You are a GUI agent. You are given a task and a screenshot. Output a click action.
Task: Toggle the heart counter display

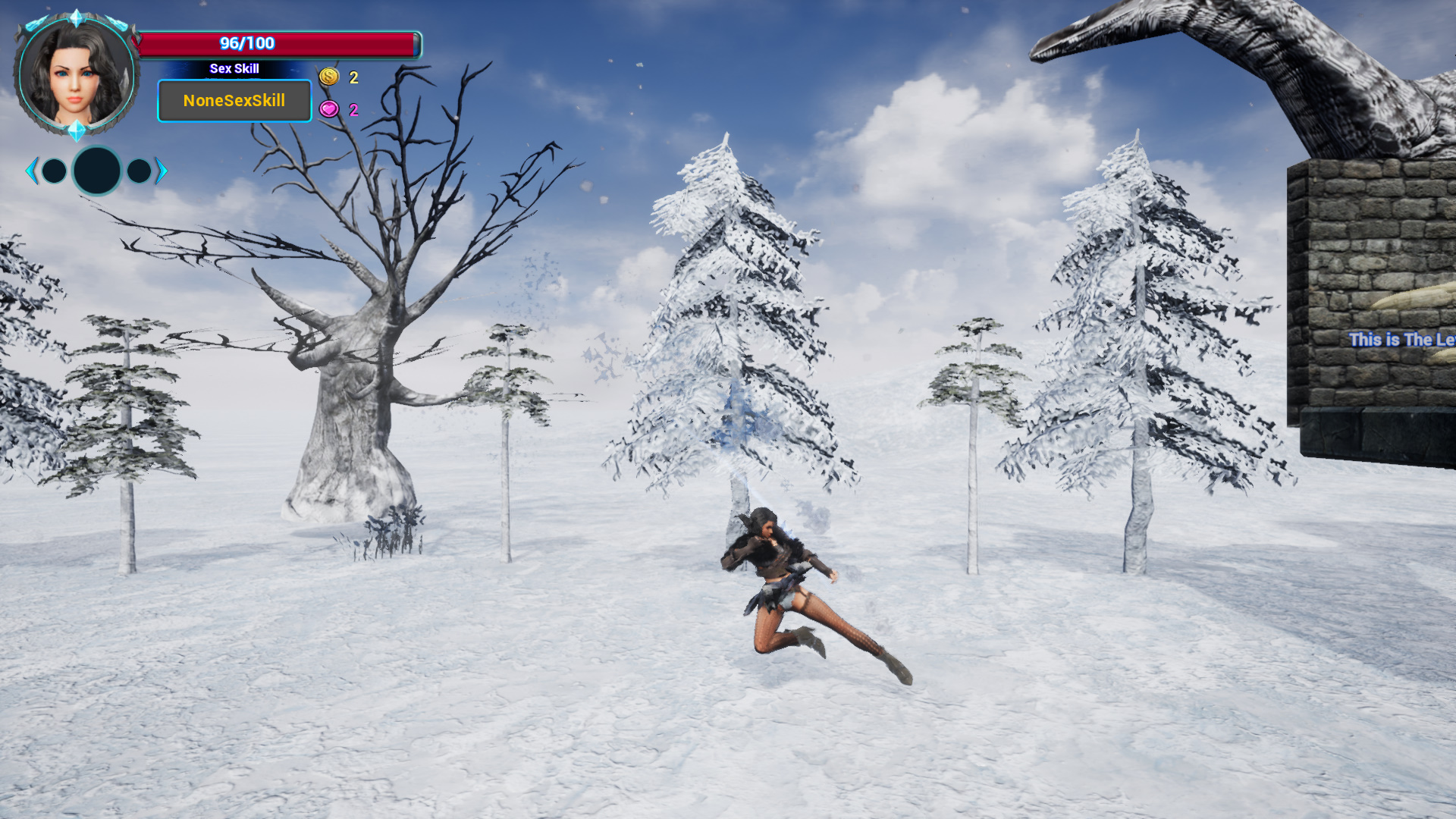pyautogui.click(x=340, y=108)
